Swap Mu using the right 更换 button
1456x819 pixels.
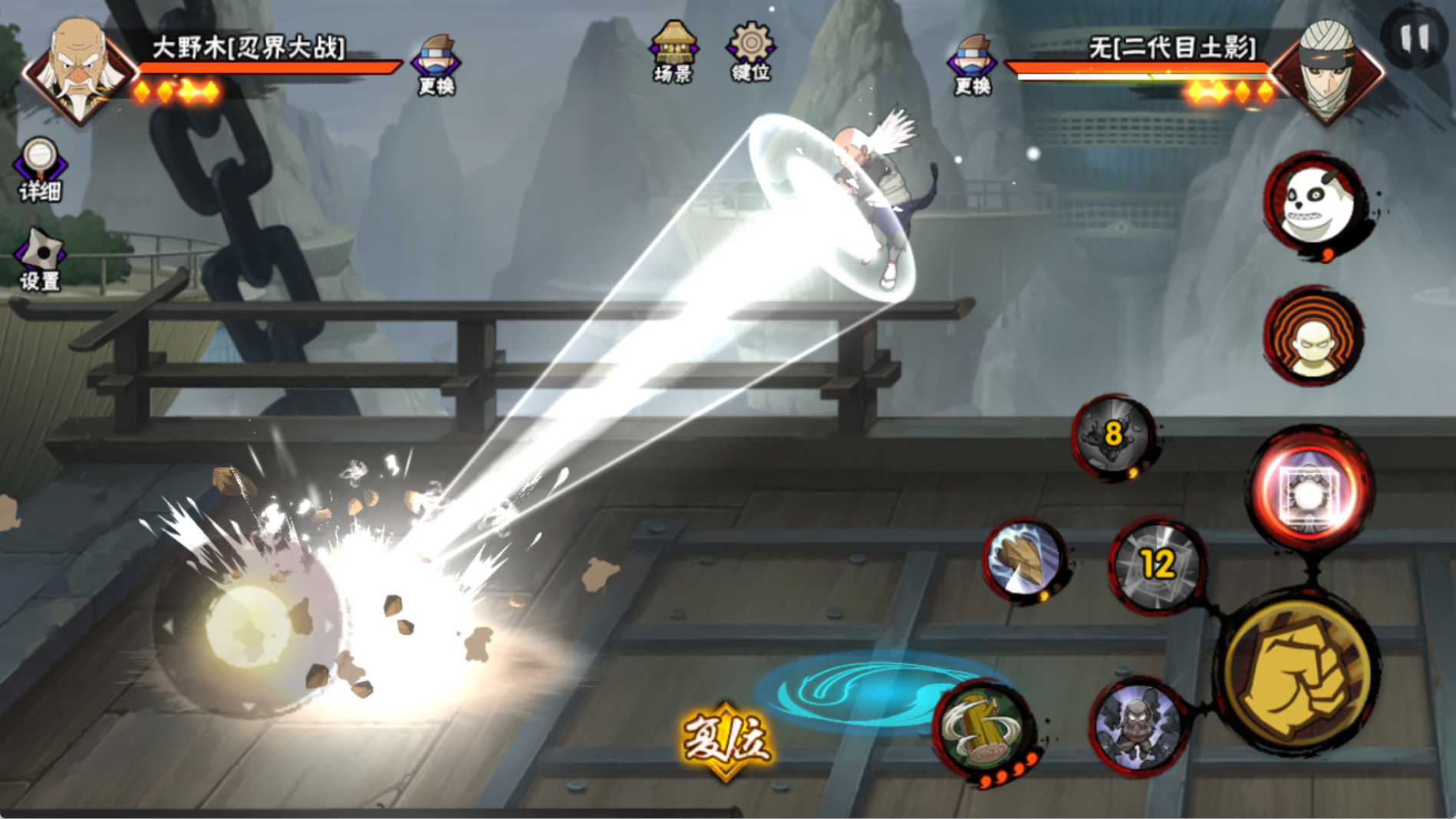[972, 65]
